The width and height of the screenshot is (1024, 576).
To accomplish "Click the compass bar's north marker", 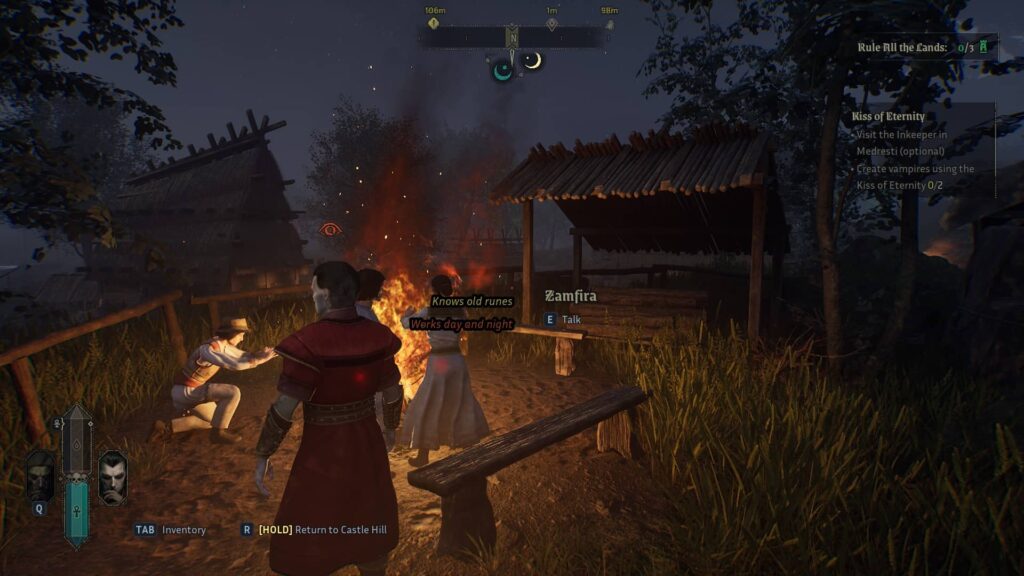I will coord(512,38).
